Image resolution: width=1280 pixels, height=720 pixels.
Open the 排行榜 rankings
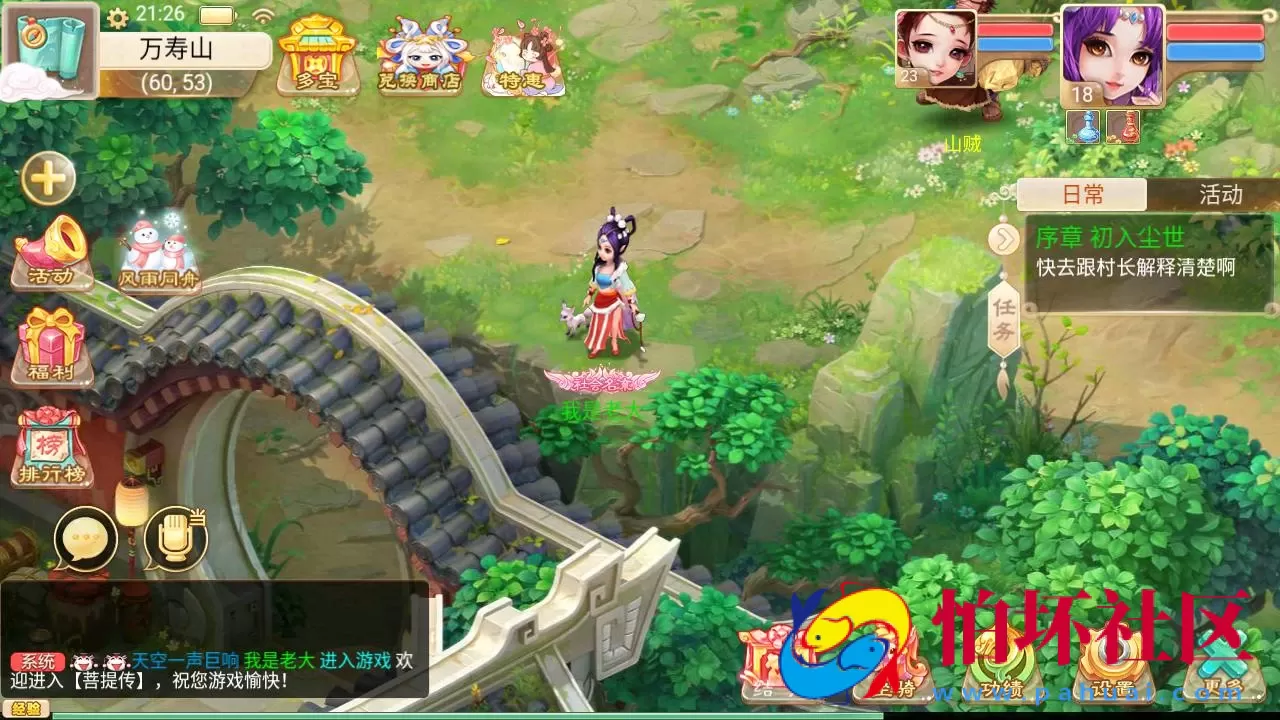tap(52, 447)
